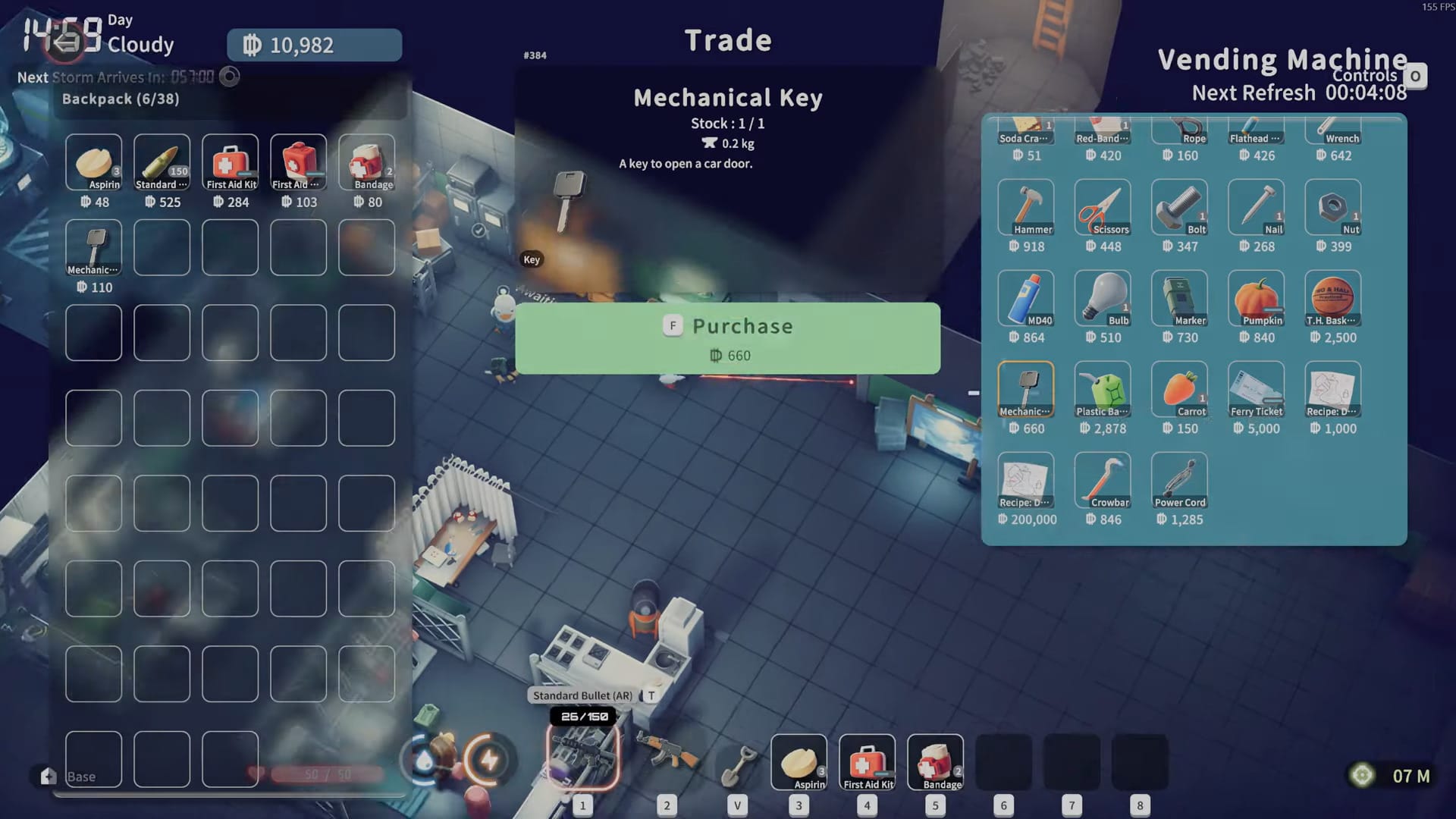
Task: Select the Aspirin stack in the backpack
Action: pyautogui.click(x=93, y=162)
